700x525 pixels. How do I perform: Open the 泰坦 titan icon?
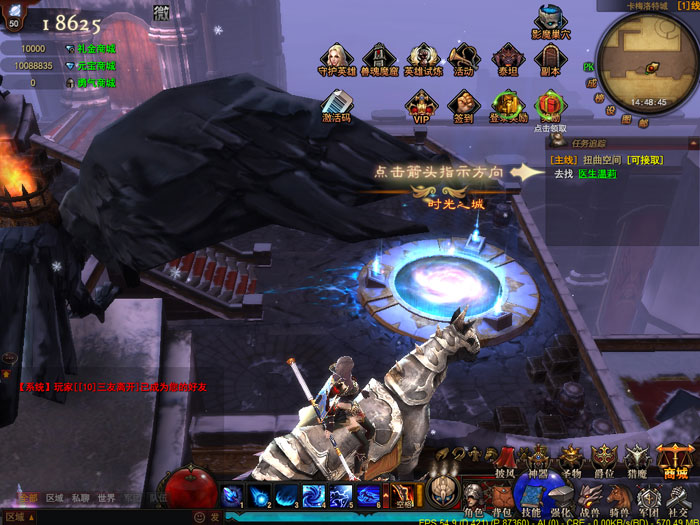(x=507, y=57)
